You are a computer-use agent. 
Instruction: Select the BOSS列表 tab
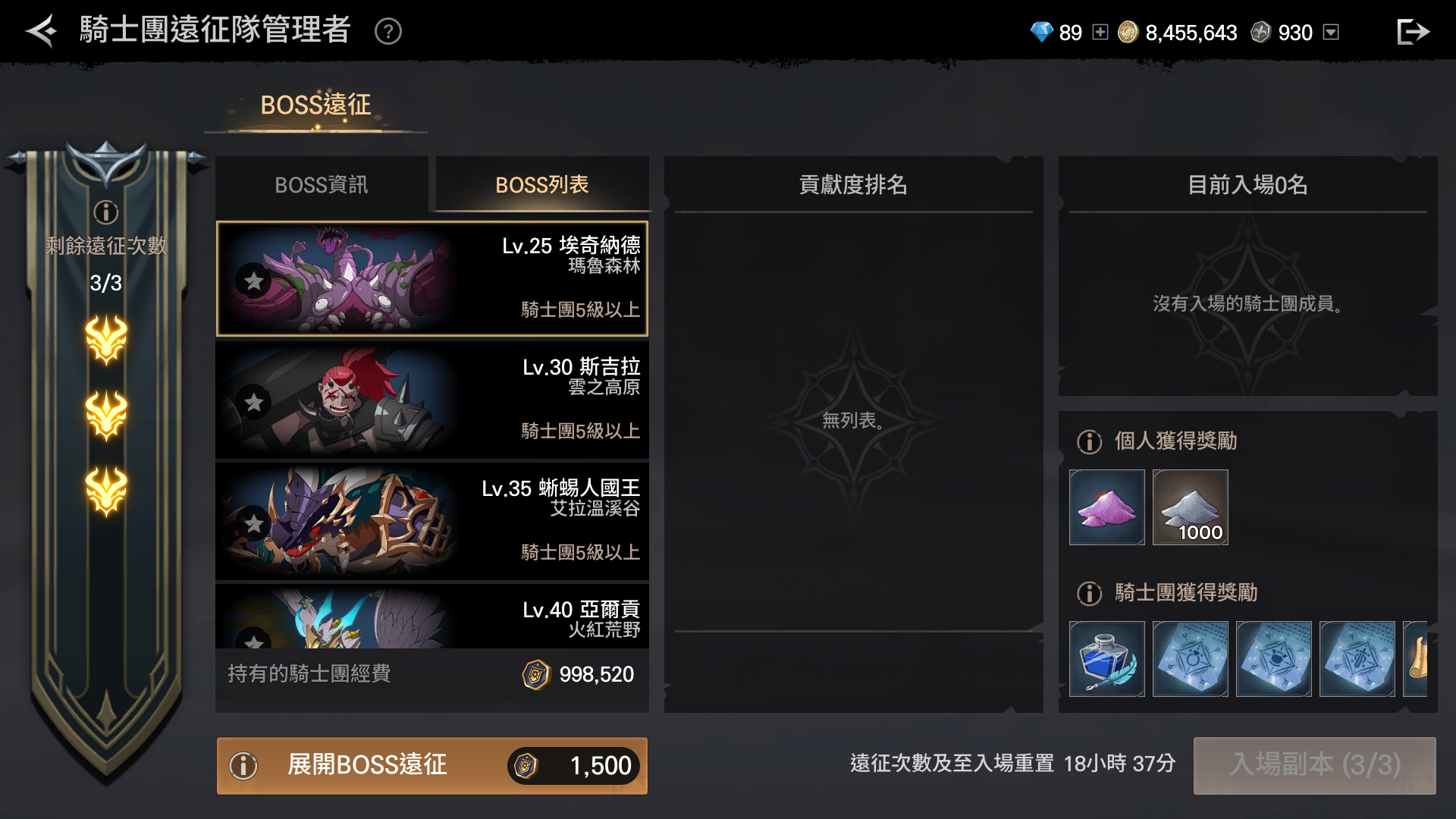pyautogui.click(x=541, y=185)
